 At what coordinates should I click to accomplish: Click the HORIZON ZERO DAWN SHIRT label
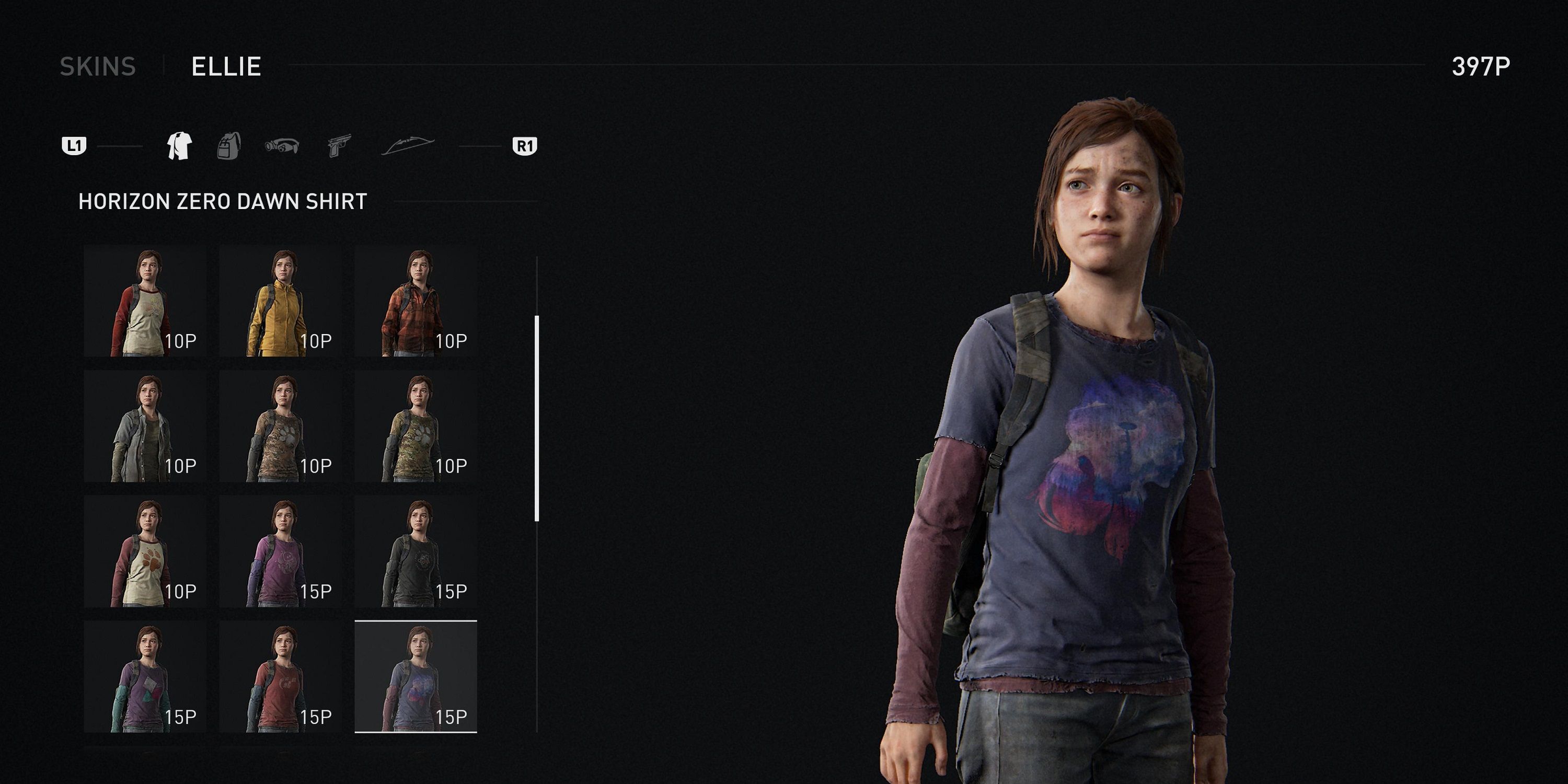[222, 201]
